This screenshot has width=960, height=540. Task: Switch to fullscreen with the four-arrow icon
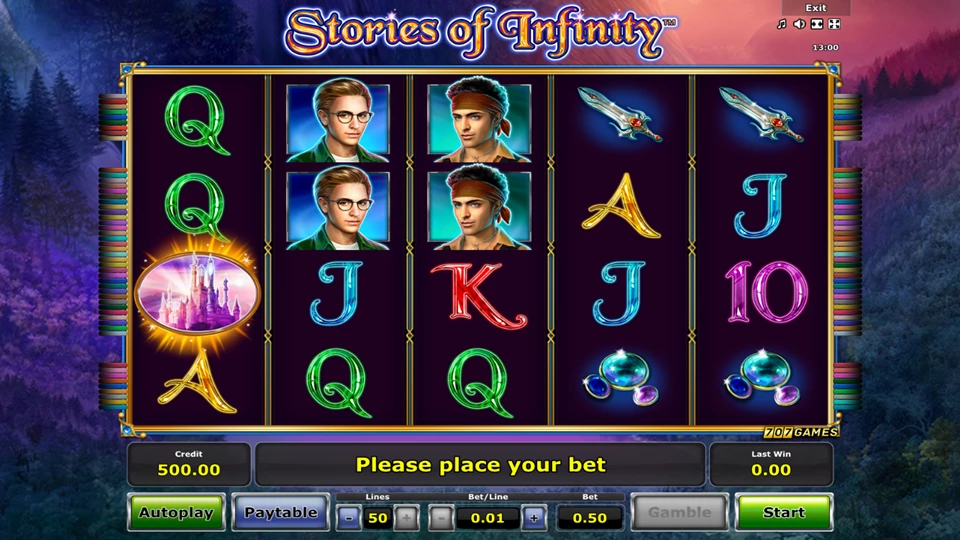833,24
